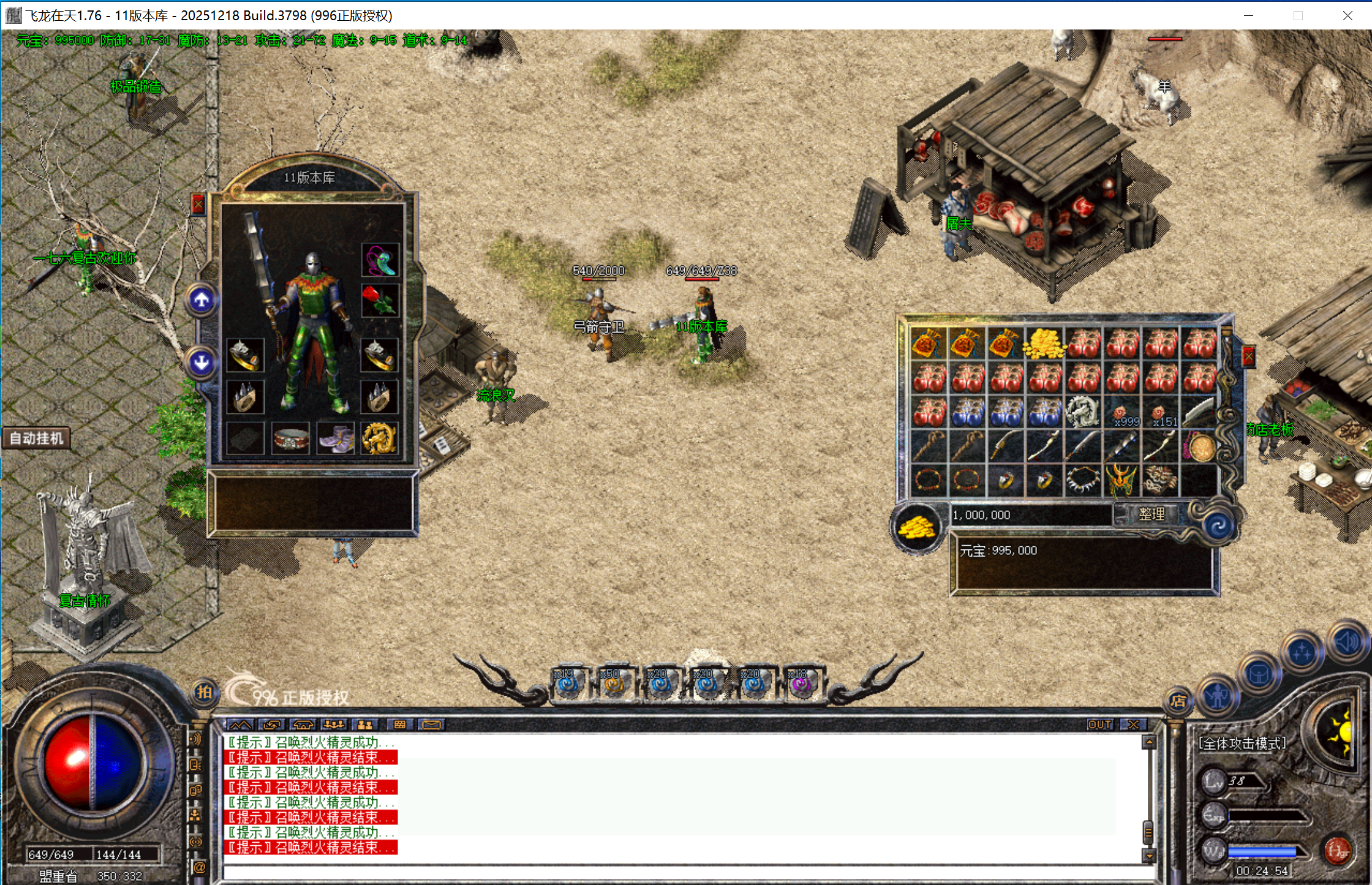Image resolution: width=1372 pixels, height=885 pixels.
Task: Click the golden dragon medal equipment slot
Action: pos(379,439)
